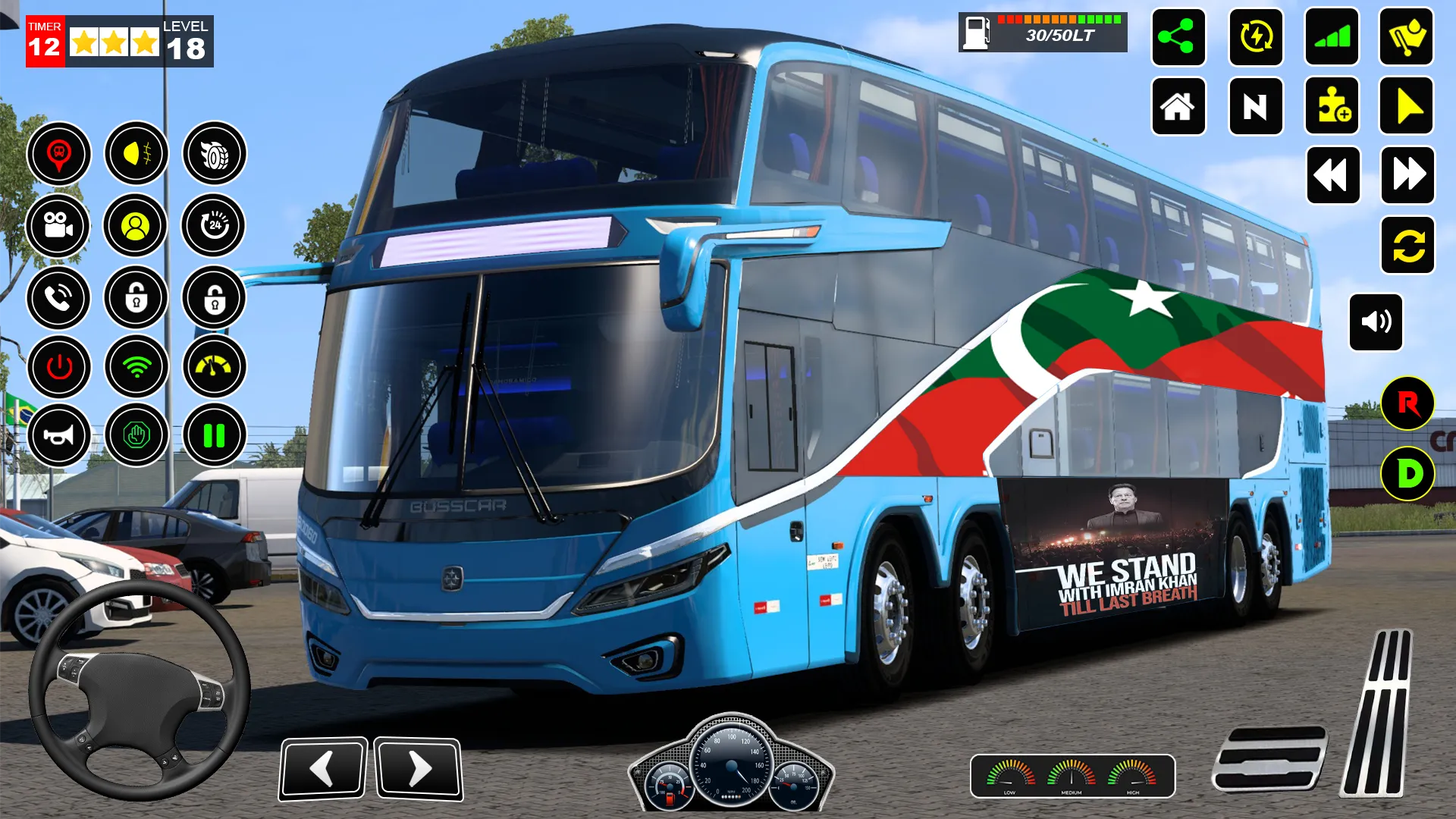Image resolution: width=1456 pixels, height=819 pixels.
Task: Go to the home screen
Action: tap(1178, 107)
